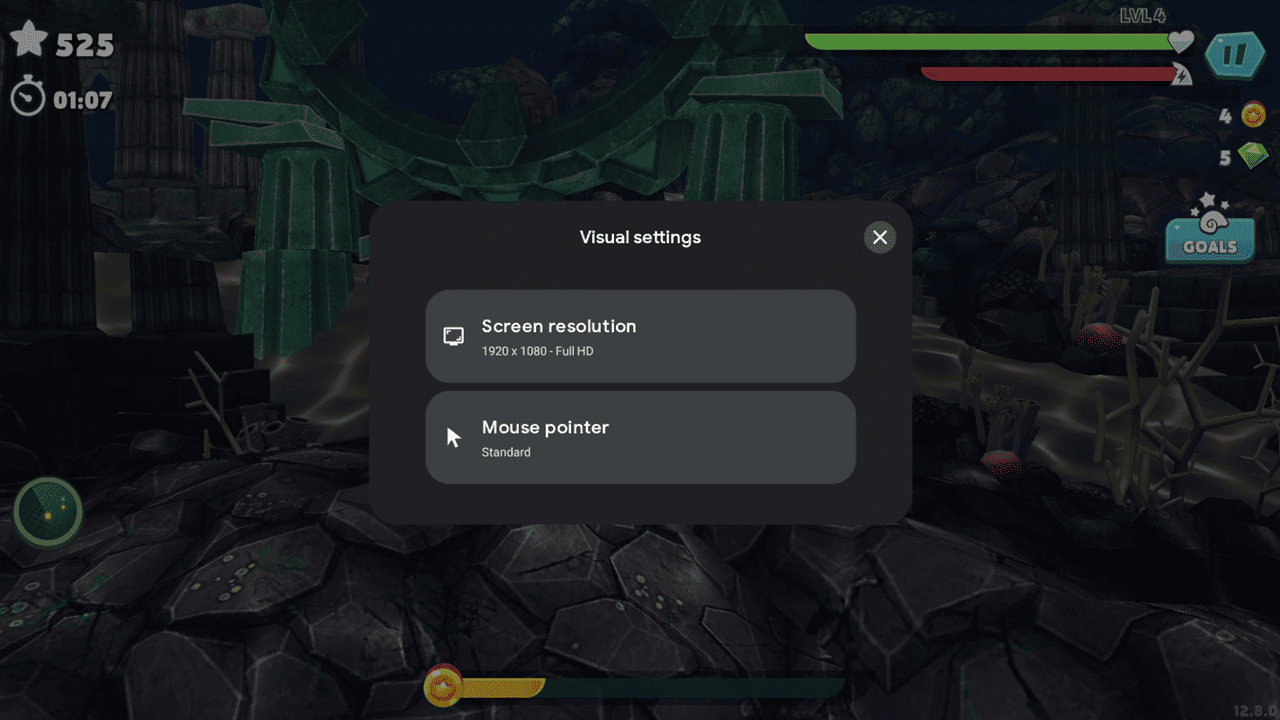Select the Visual settings title
Viewport: 1280px width, 720px height.
(640, 237)
